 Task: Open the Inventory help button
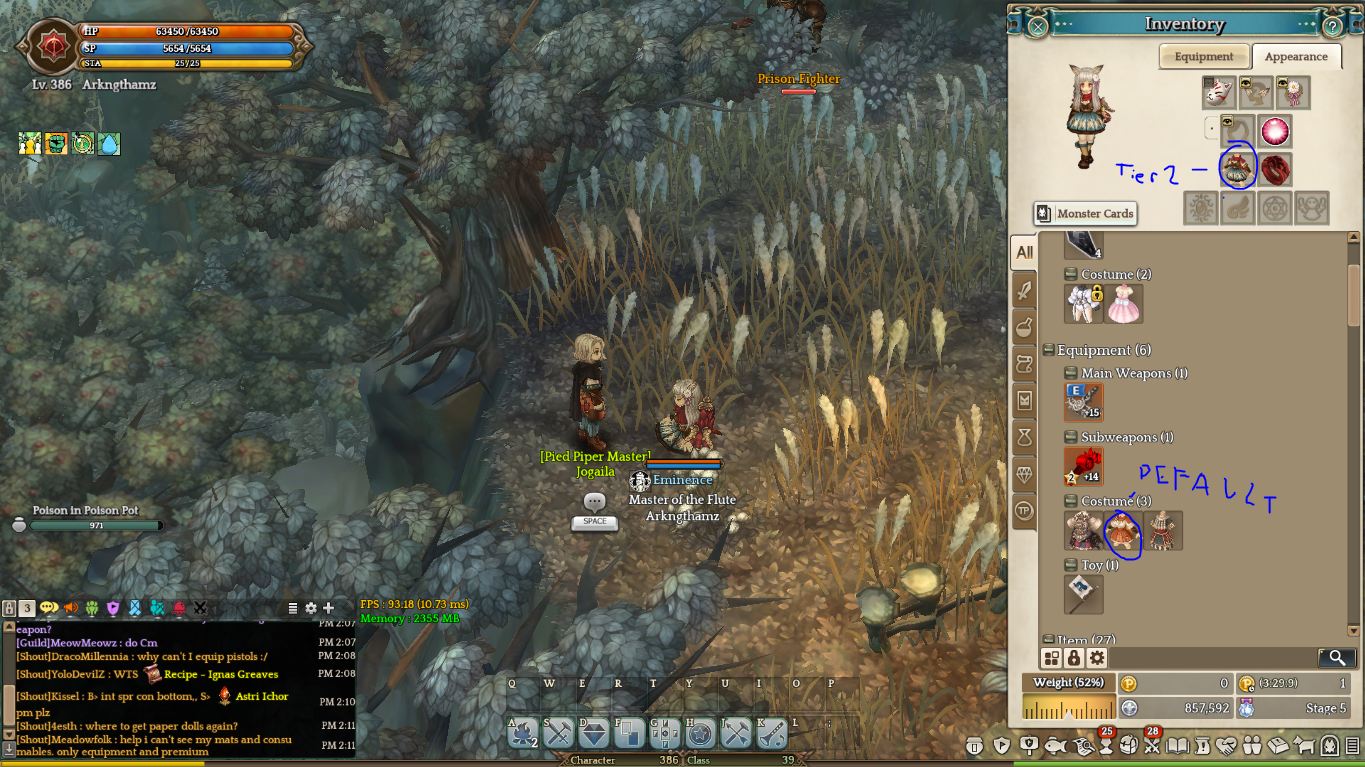click(1332, 26)
